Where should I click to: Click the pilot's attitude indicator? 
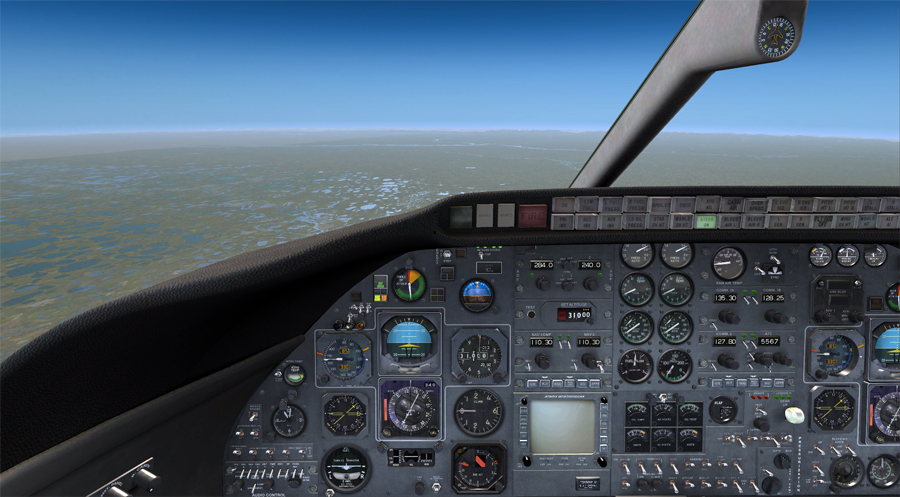410,342
